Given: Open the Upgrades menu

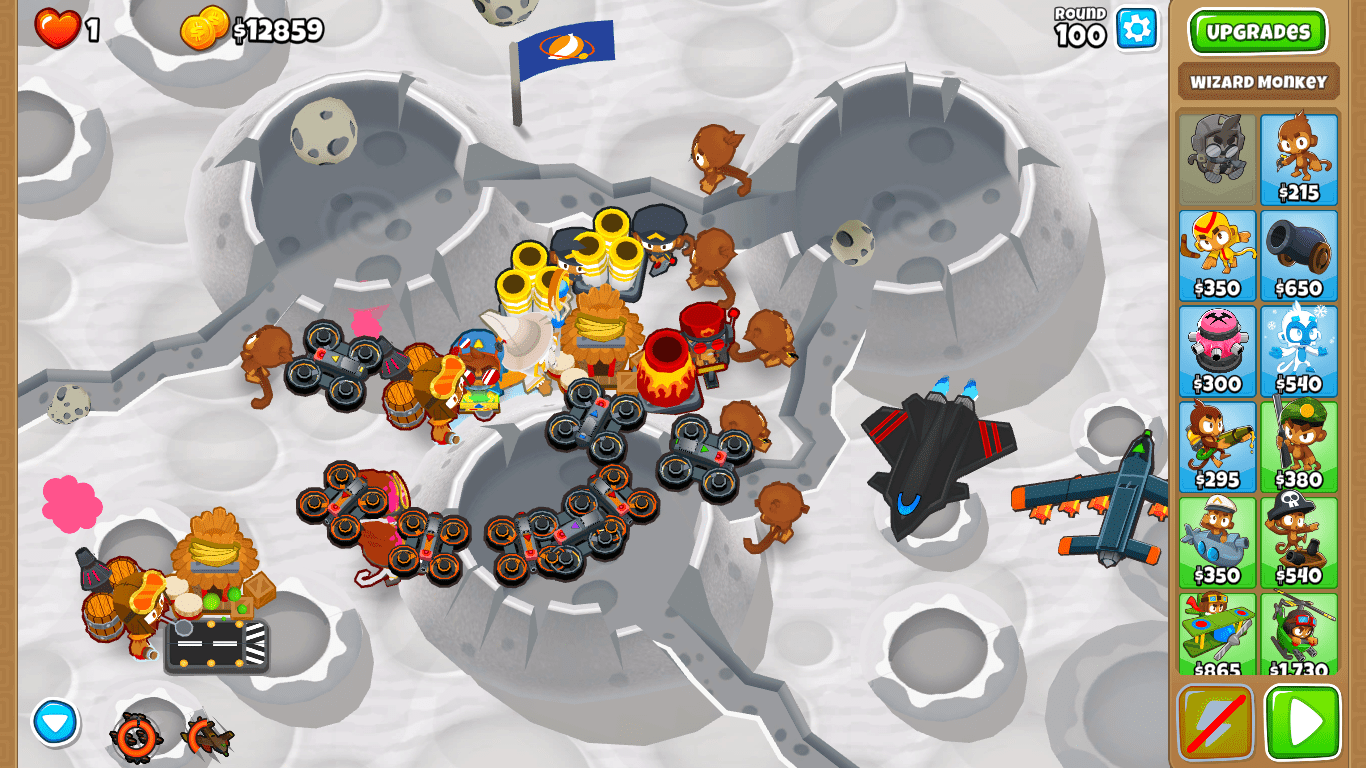Looking at the screenshot, I should point(1258,31).
